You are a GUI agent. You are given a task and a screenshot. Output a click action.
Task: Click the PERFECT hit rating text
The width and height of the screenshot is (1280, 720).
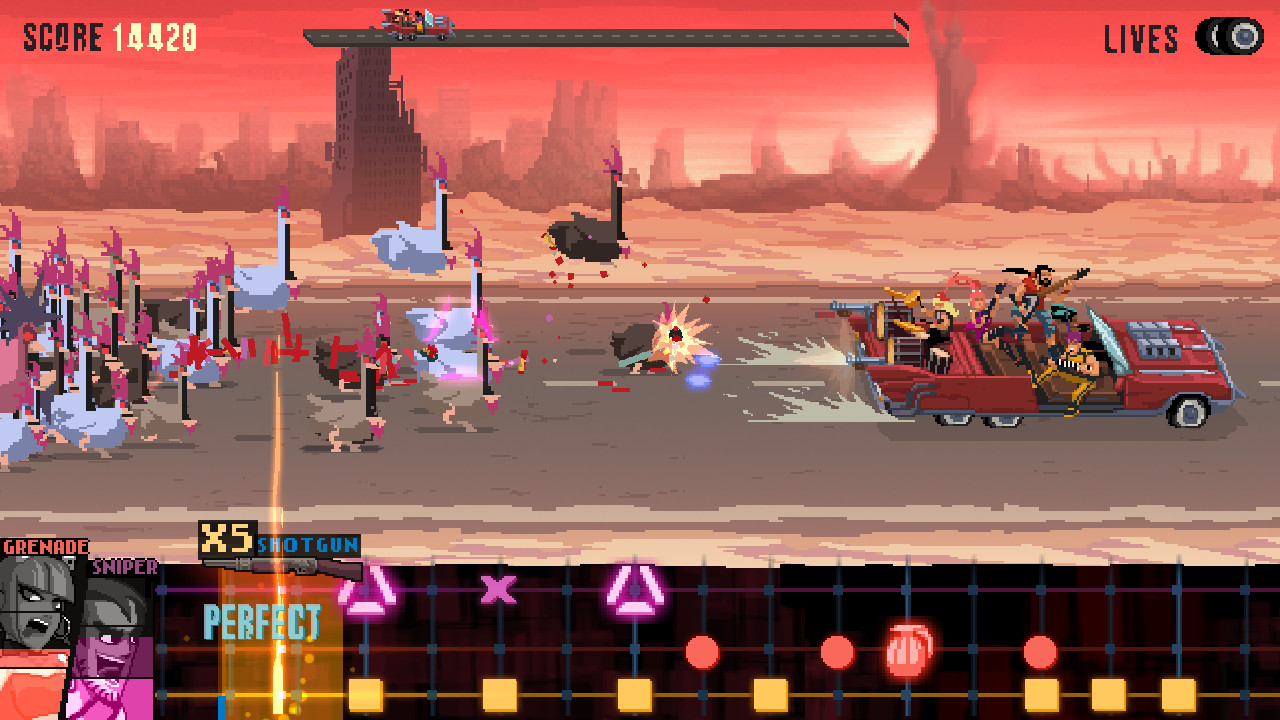(x=263, y=624)
